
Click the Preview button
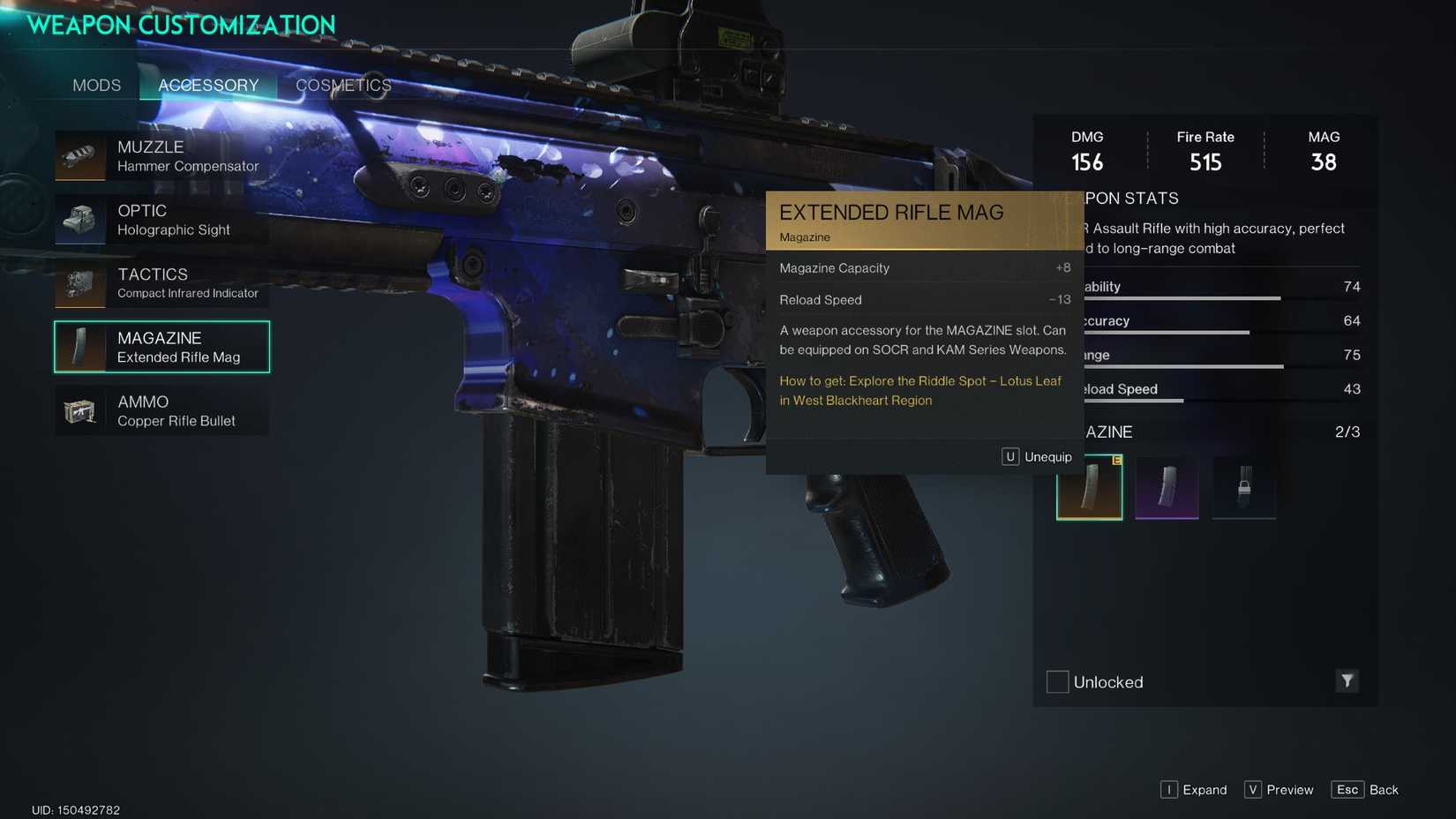[x=1278, y=790]
